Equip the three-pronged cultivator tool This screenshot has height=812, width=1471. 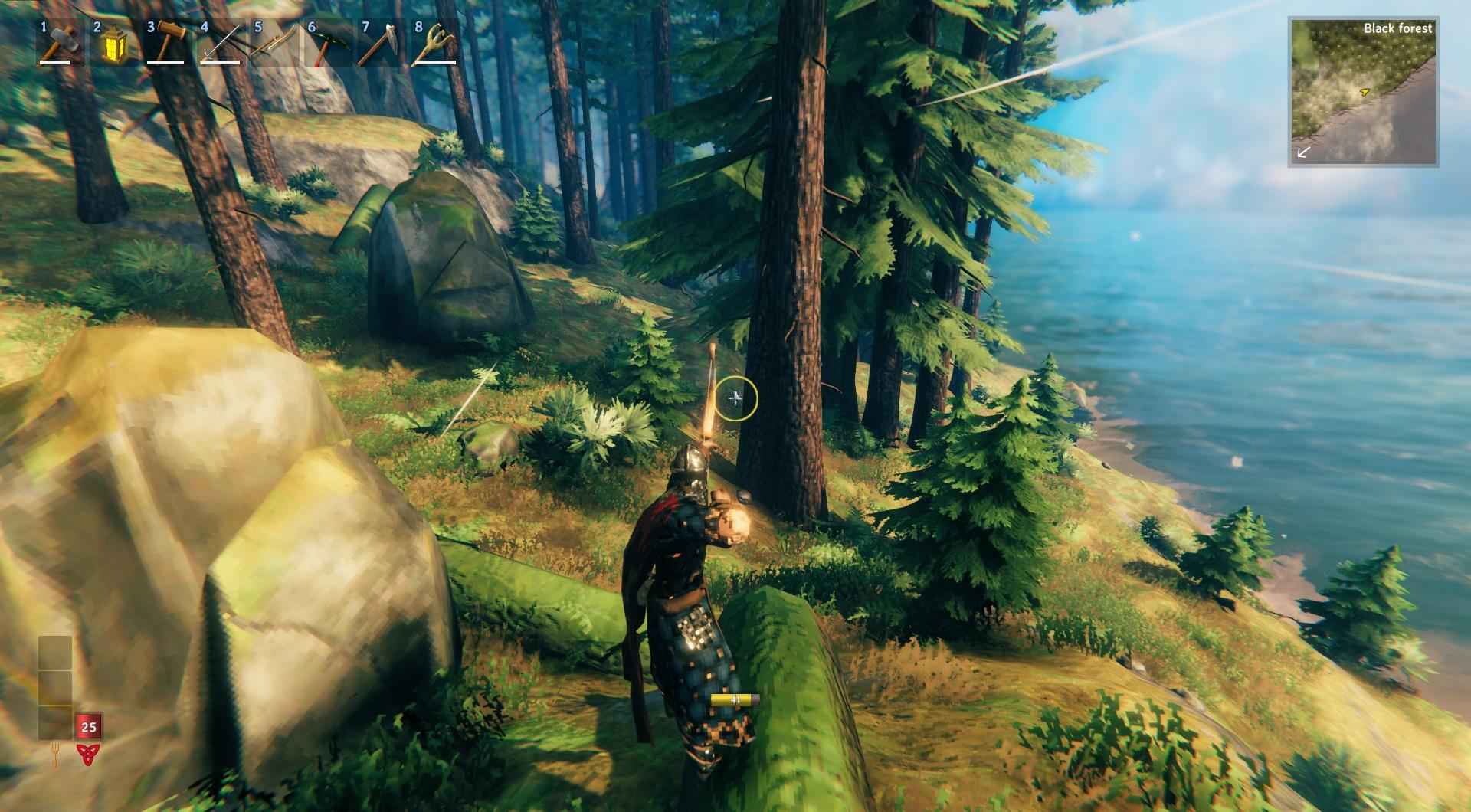(434, 43)
